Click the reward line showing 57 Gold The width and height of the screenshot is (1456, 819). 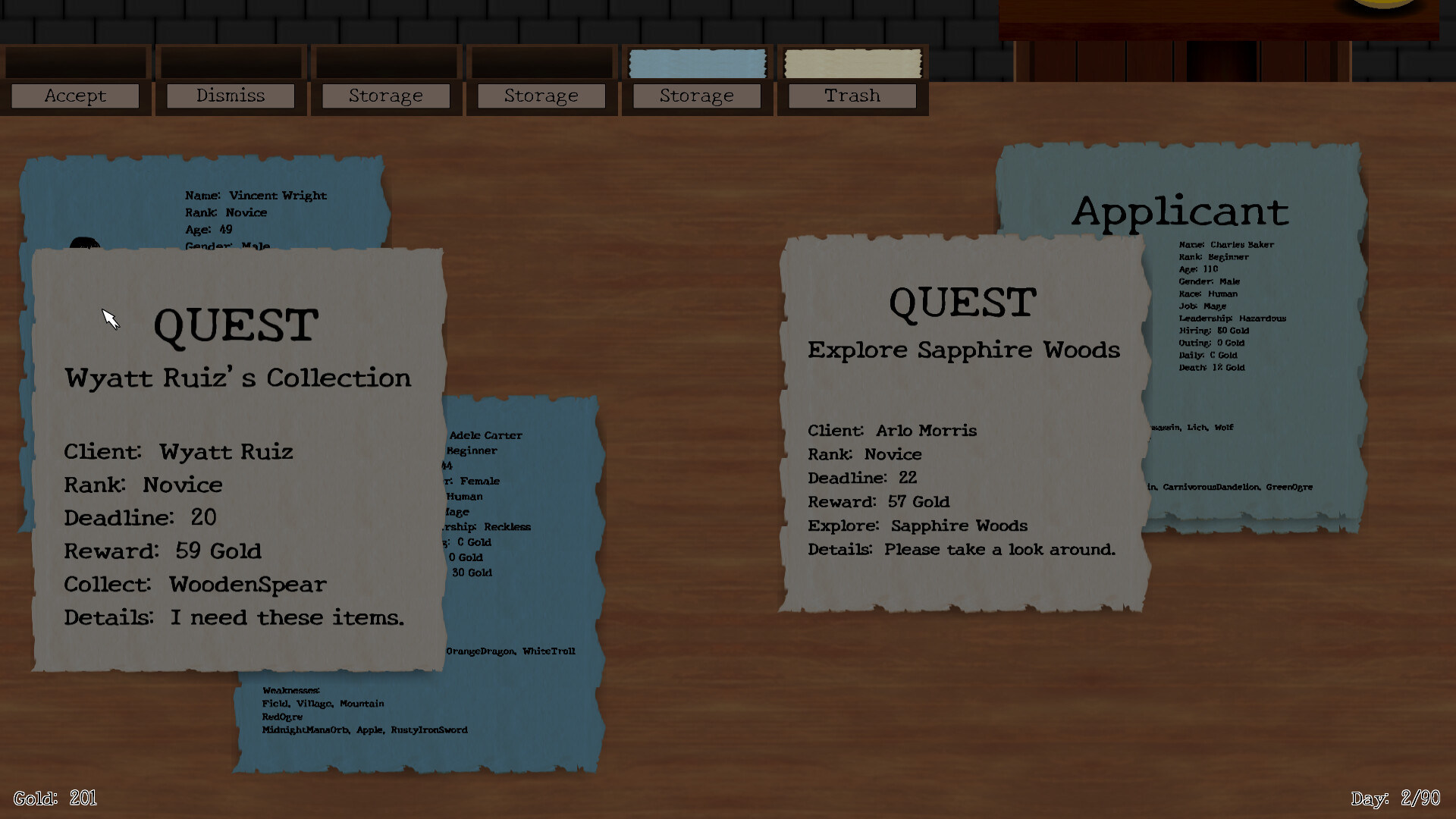tap(878, 501)
